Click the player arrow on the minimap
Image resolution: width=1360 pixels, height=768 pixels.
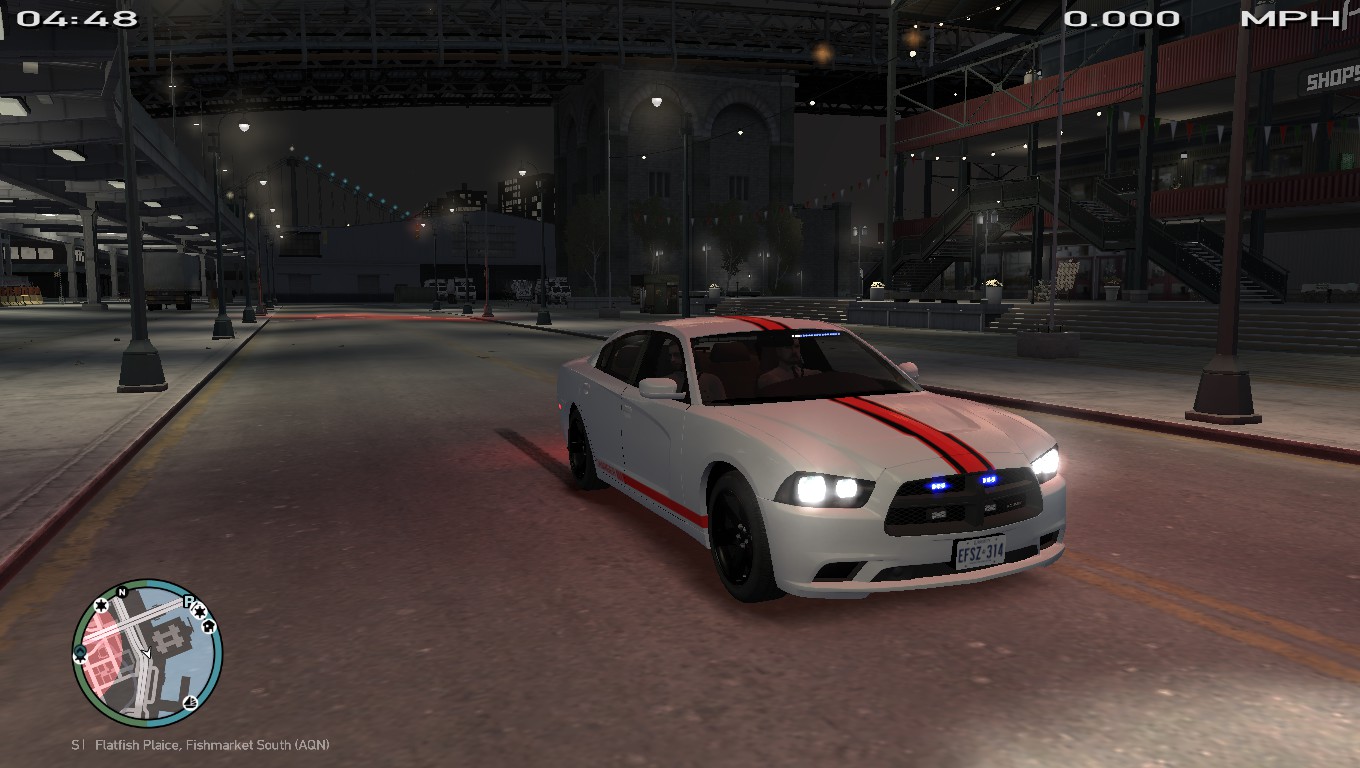[x=146, y=653]
